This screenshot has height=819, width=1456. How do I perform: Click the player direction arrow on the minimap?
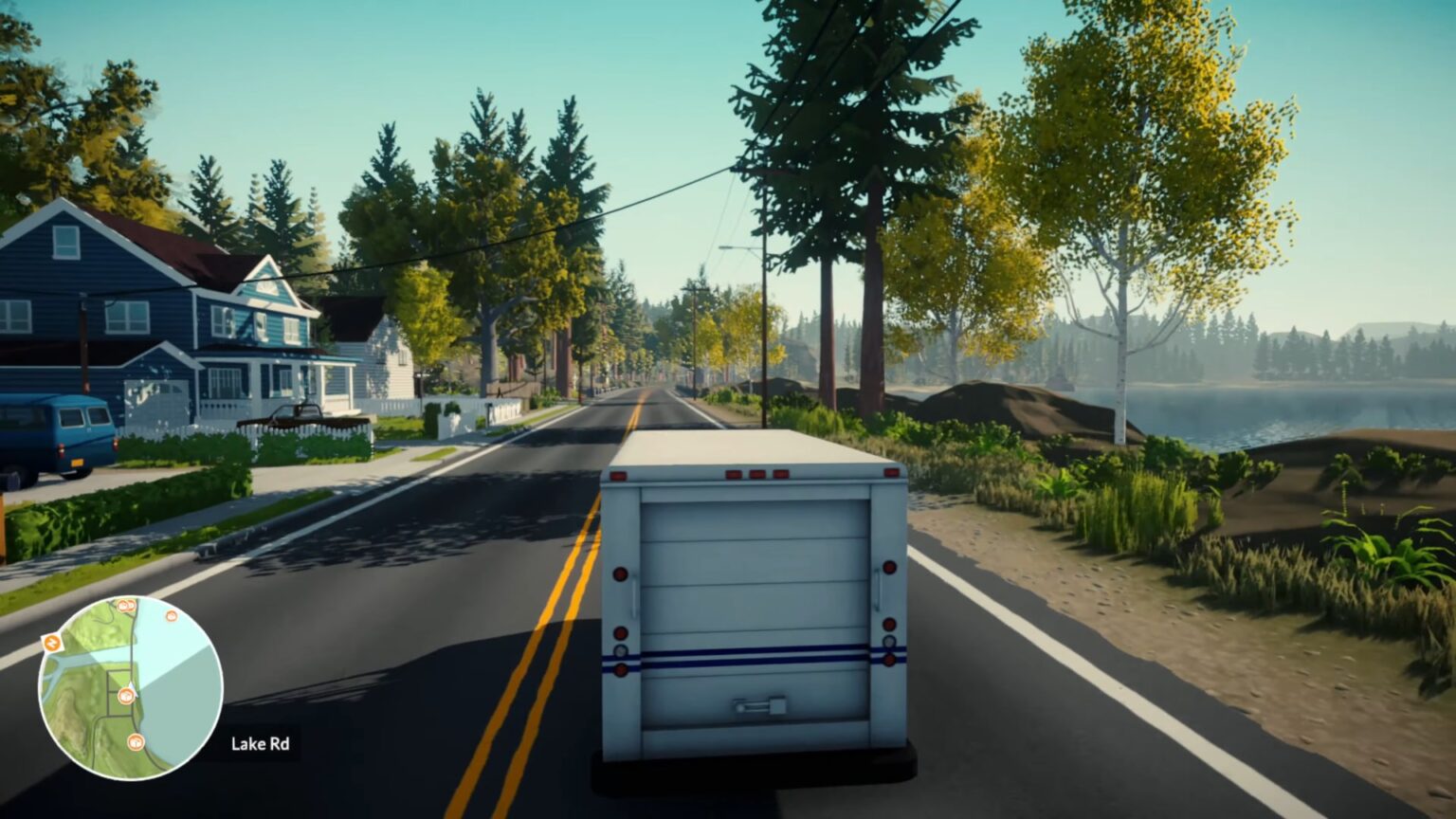tap(133, 688)
